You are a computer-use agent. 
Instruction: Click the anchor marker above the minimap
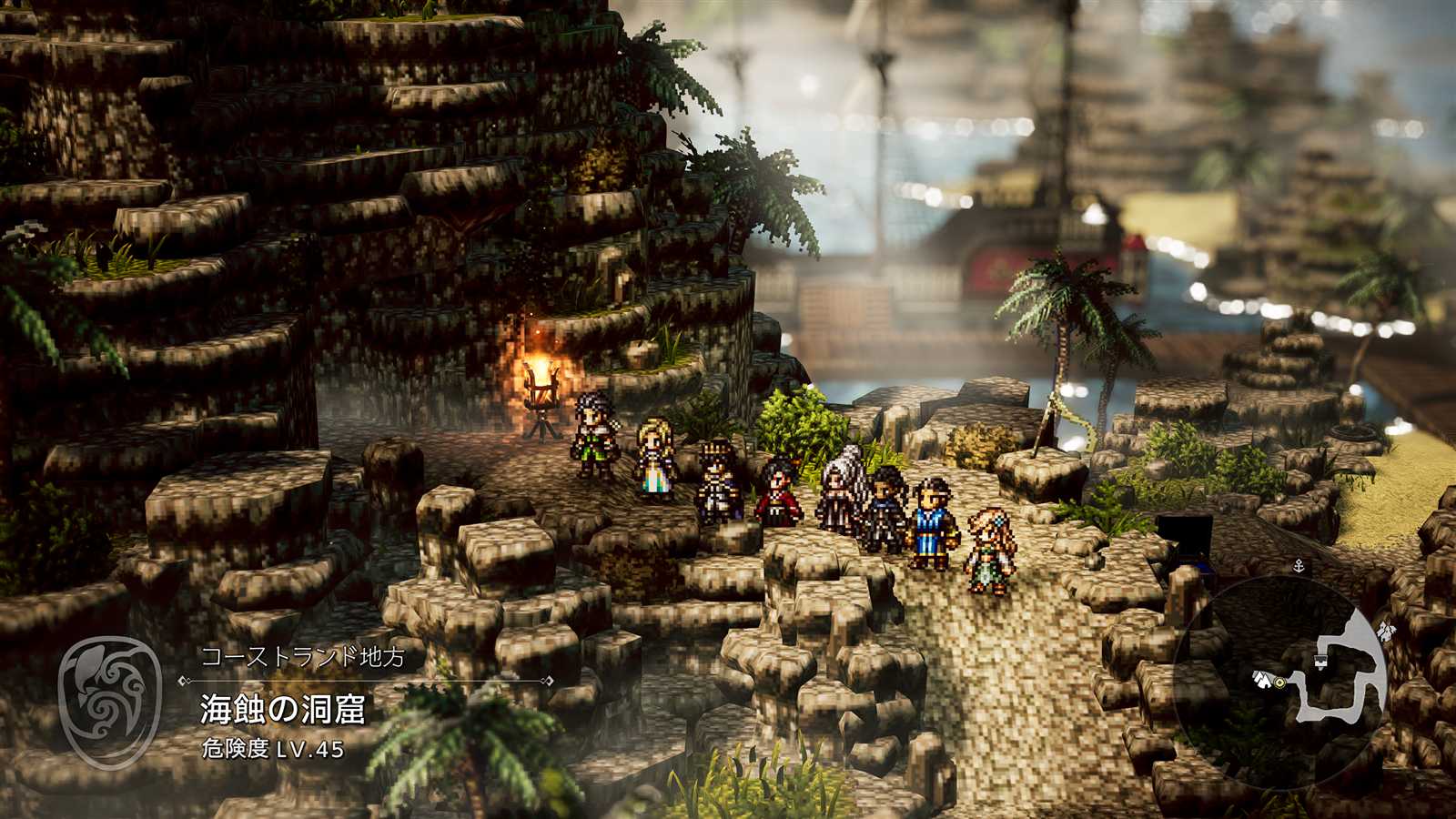click(1299, 565)
